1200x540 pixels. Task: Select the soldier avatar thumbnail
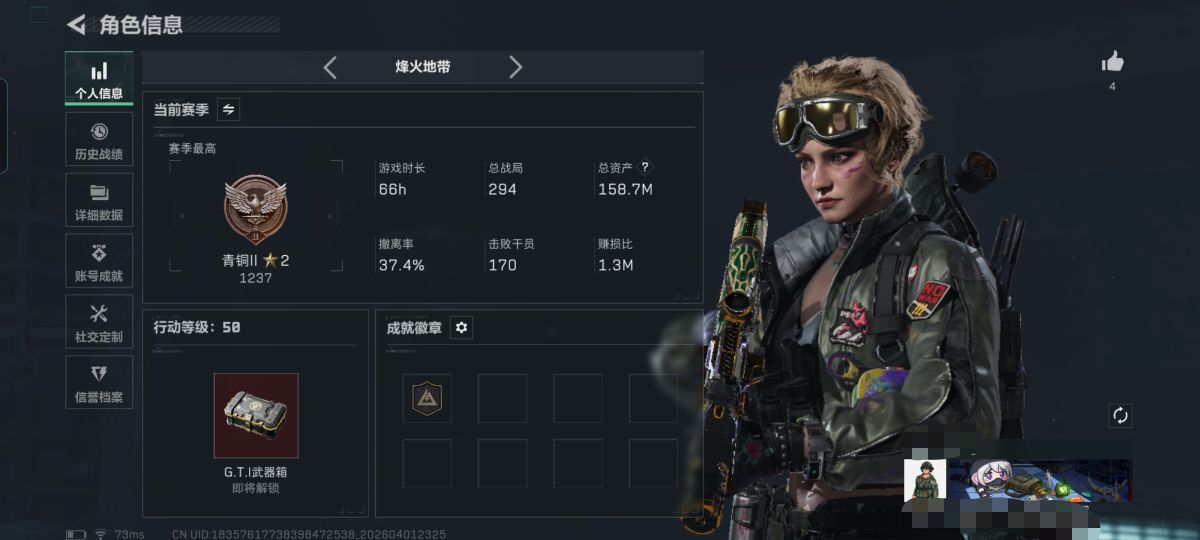[x=925, y=481]
